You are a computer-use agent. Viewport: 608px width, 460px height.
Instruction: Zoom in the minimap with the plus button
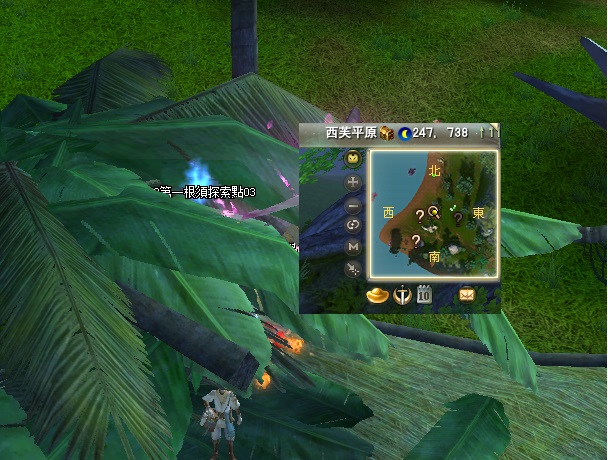[353, 182]
